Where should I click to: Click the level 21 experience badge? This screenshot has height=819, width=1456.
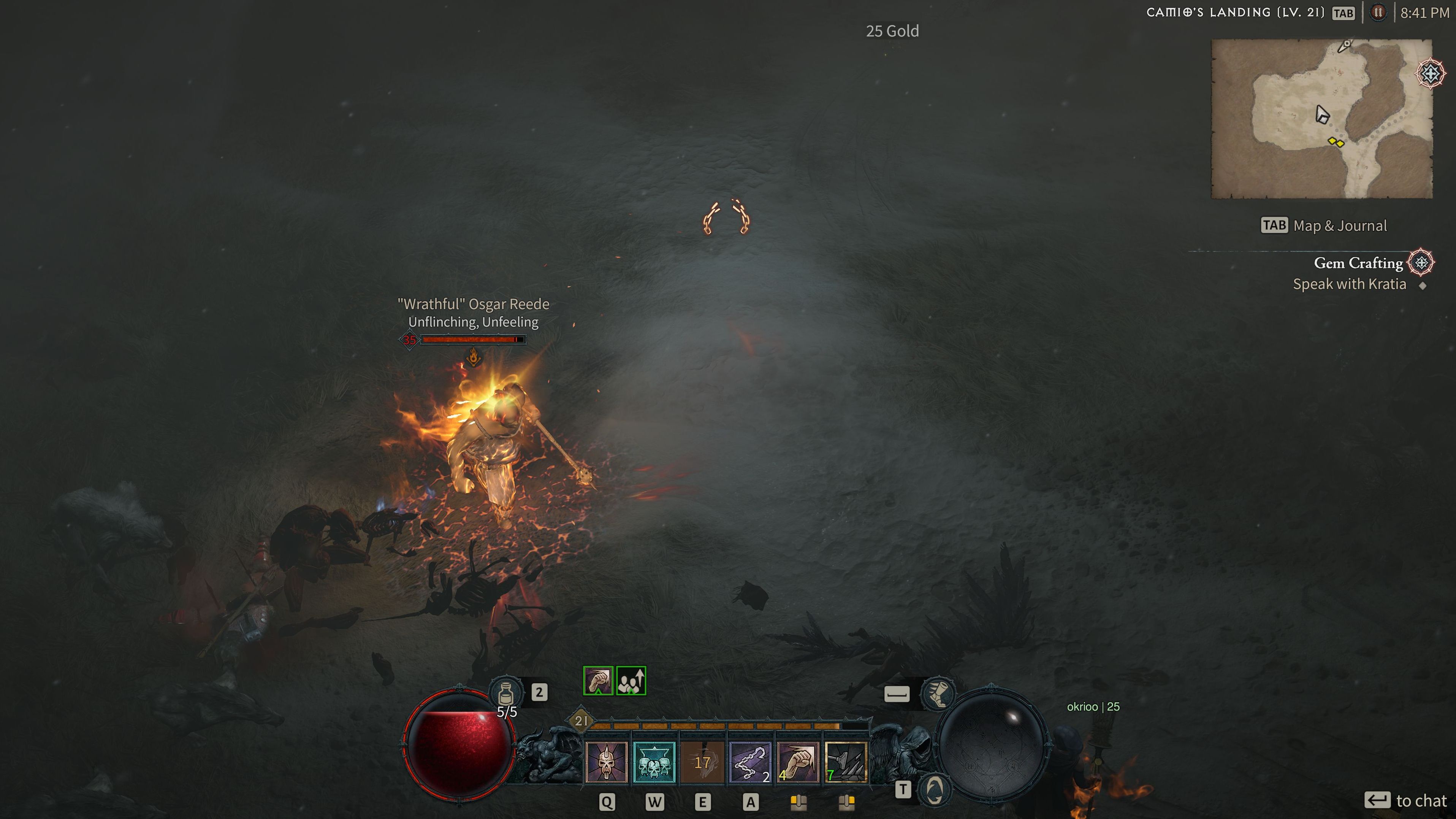coord(581,721)
